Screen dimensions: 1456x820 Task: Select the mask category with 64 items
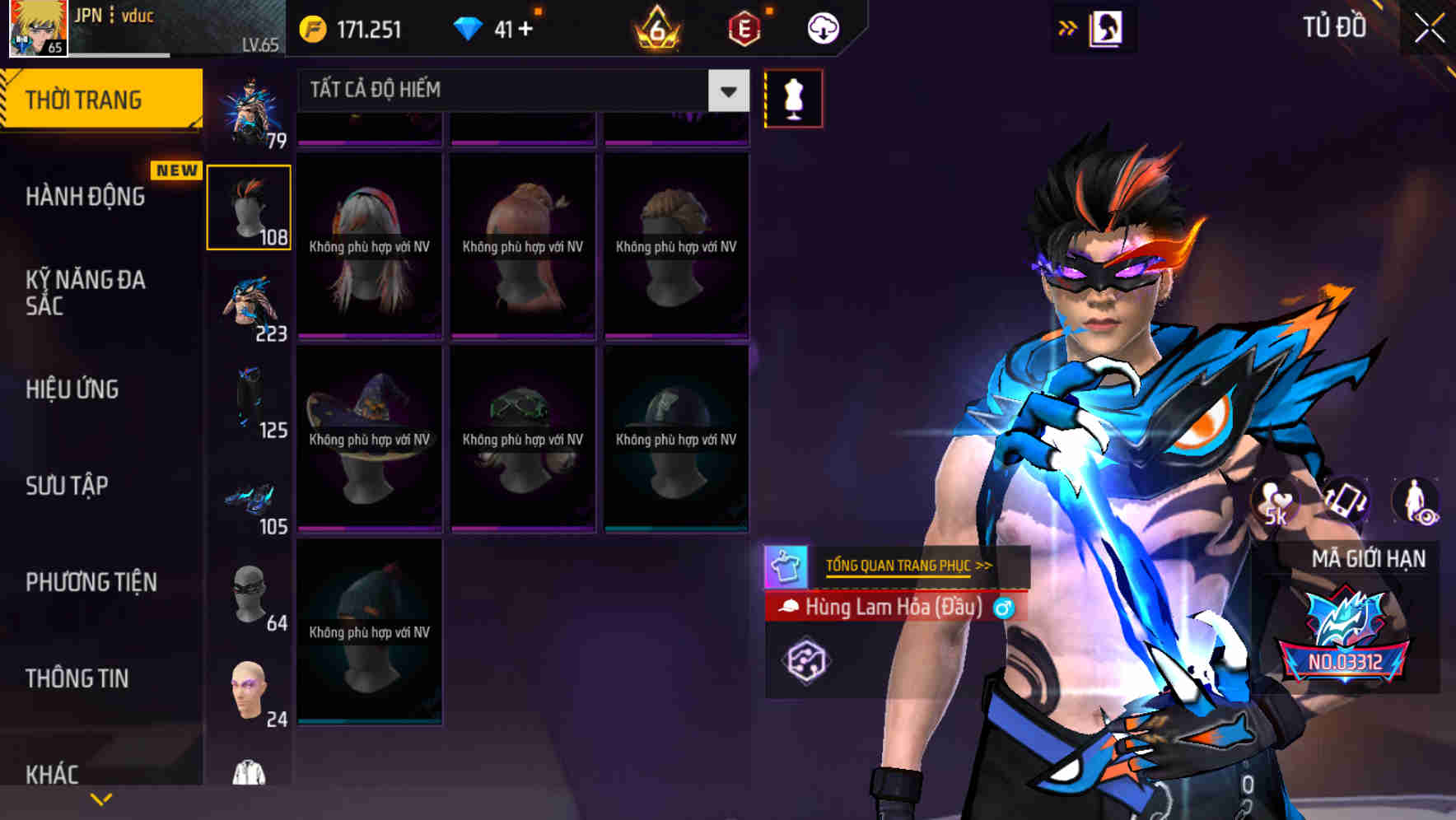click(x=249, y=596)
